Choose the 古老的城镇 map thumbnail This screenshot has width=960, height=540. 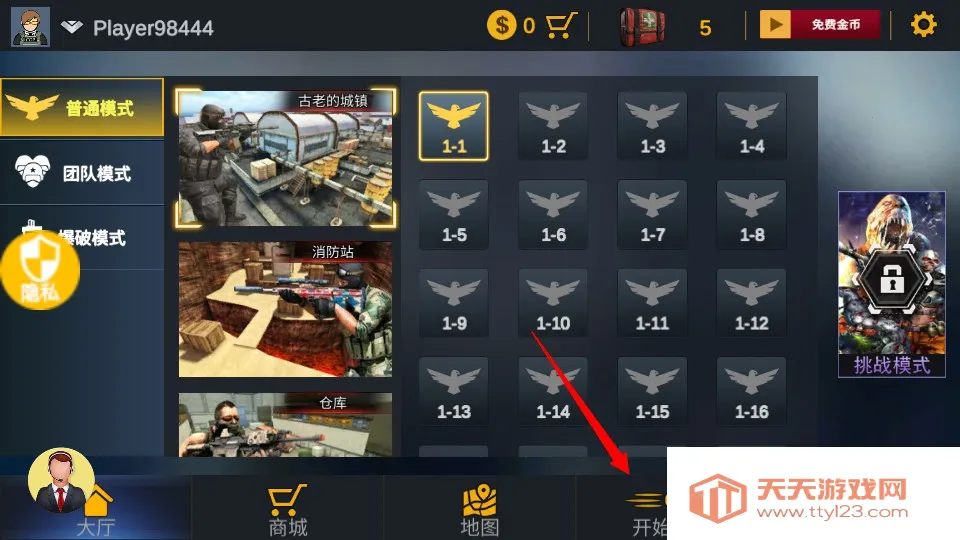[286, 158]
